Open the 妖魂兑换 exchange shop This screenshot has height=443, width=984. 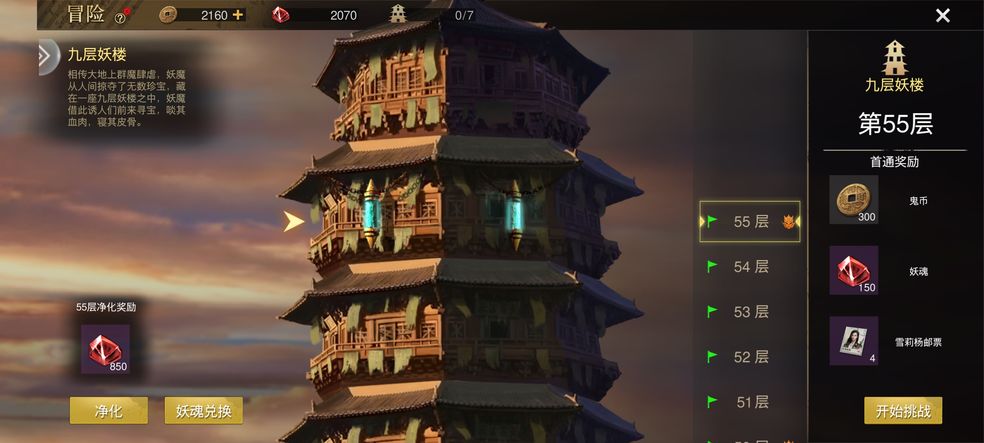tap(203, 410)
